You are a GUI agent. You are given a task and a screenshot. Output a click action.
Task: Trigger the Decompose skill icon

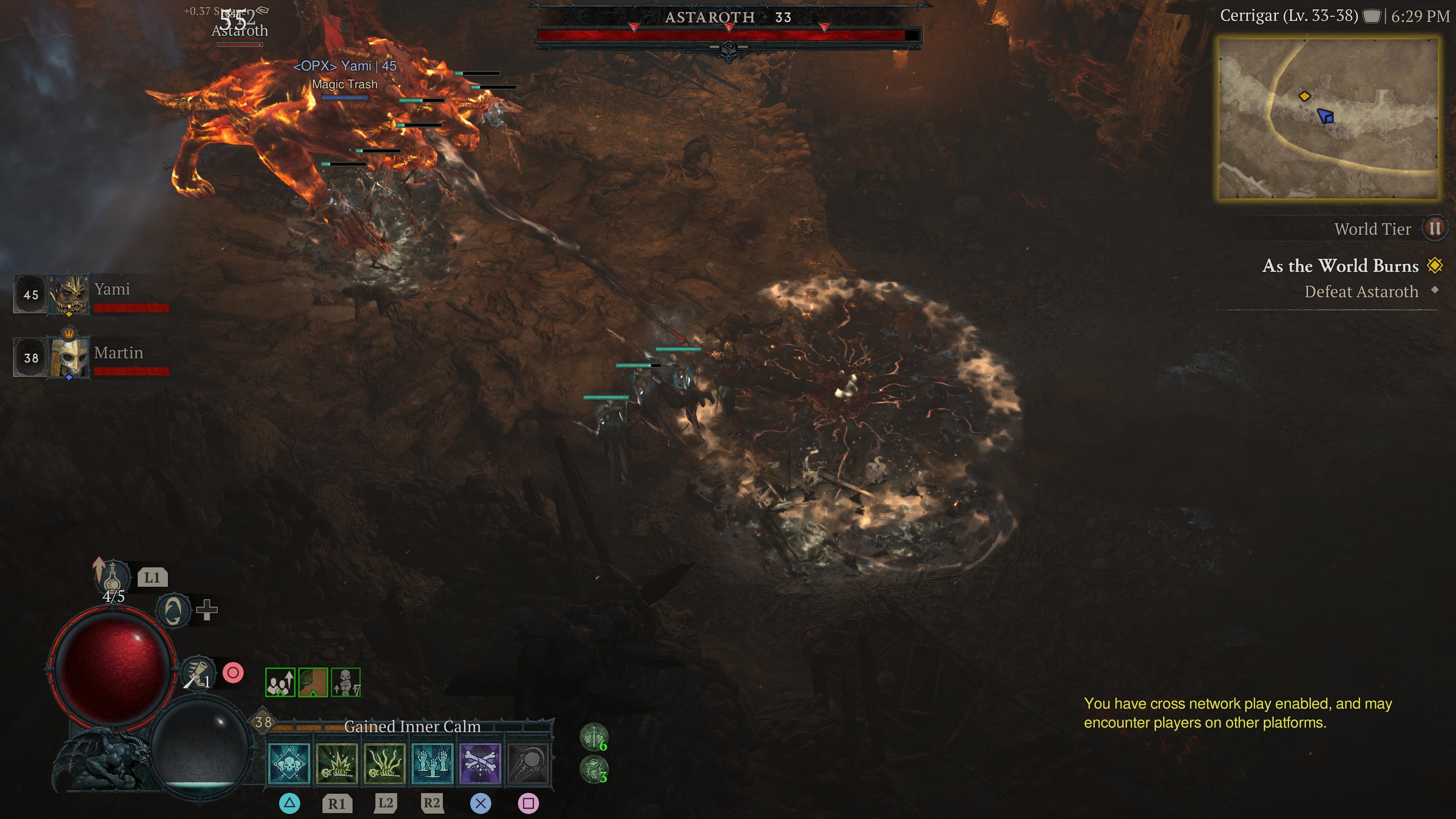pos(433,764)
